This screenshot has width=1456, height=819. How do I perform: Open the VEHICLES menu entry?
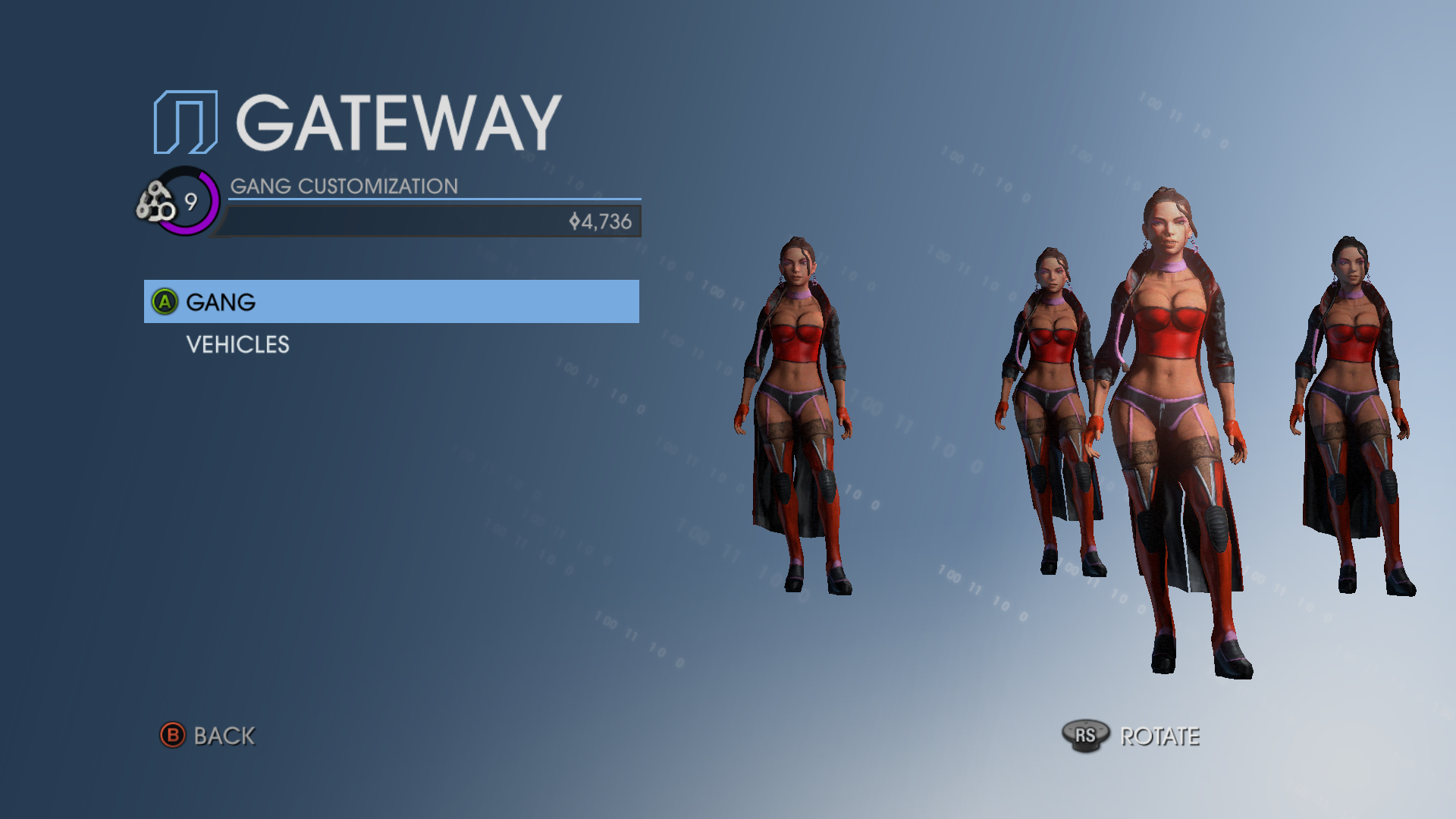click(x=237, y=345)
